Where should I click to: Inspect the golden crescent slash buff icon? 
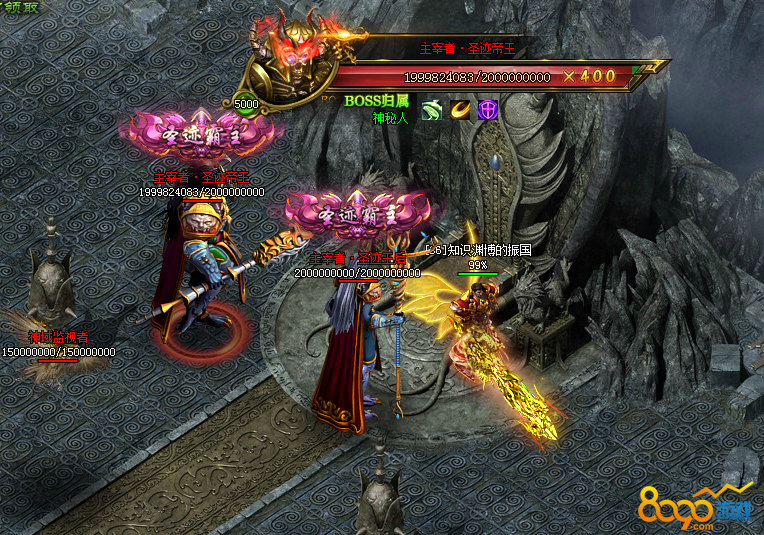pos(459,110)
